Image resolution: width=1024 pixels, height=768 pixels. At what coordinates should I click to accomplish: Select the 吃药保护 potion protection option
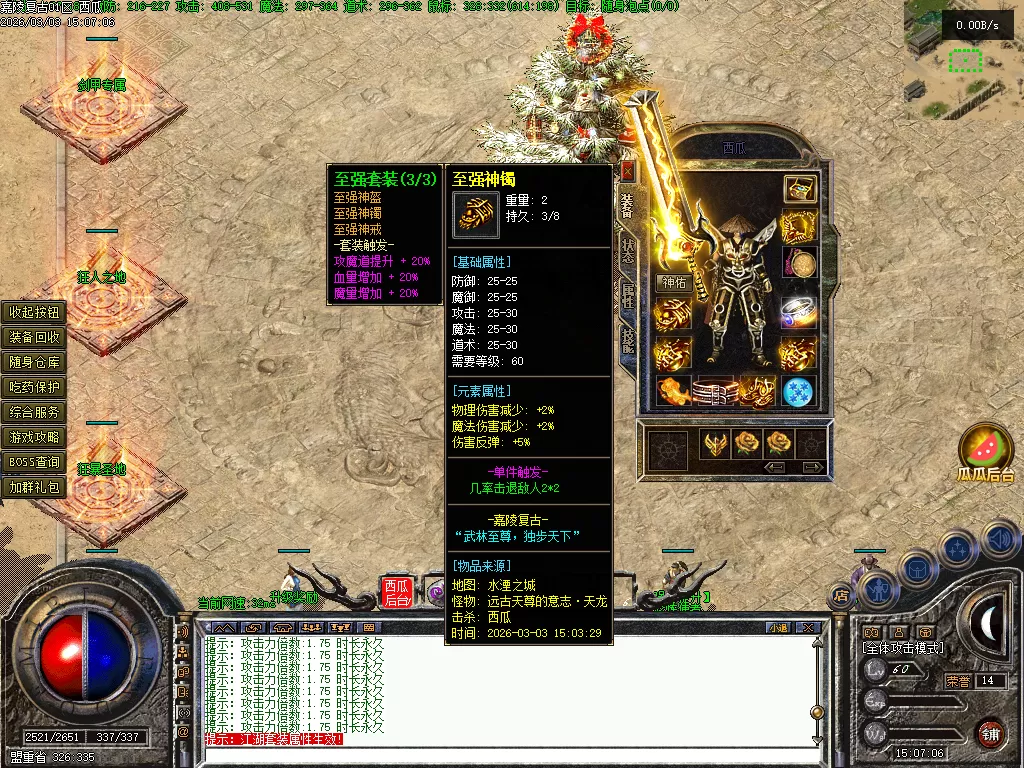pyautogui.click(x=35, y=387)
